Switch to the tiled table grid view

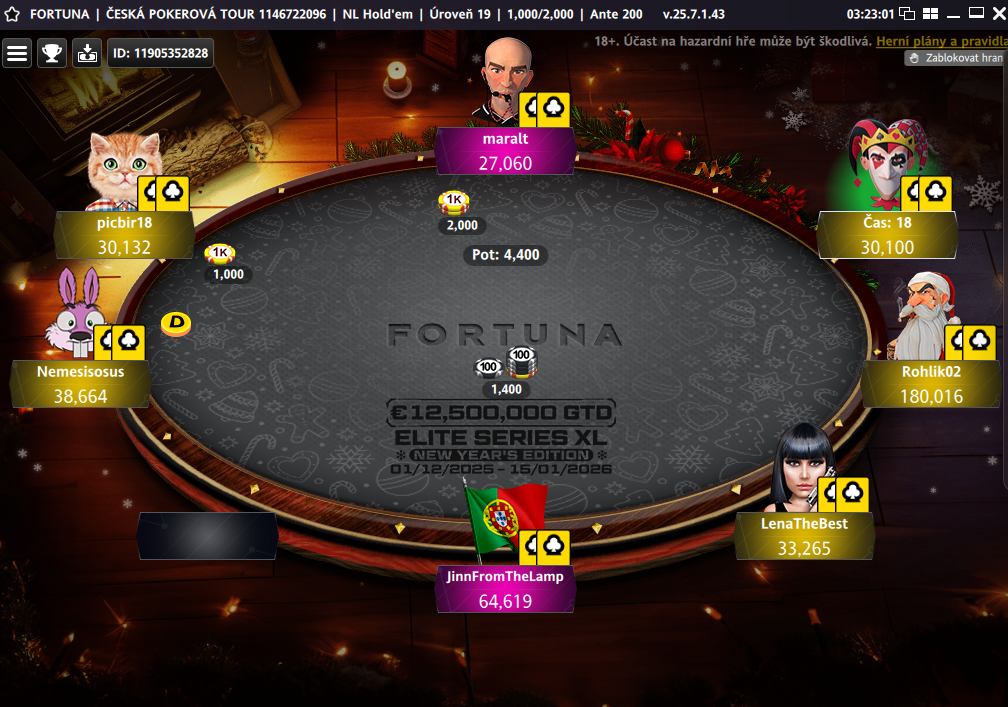pos(930,14)
